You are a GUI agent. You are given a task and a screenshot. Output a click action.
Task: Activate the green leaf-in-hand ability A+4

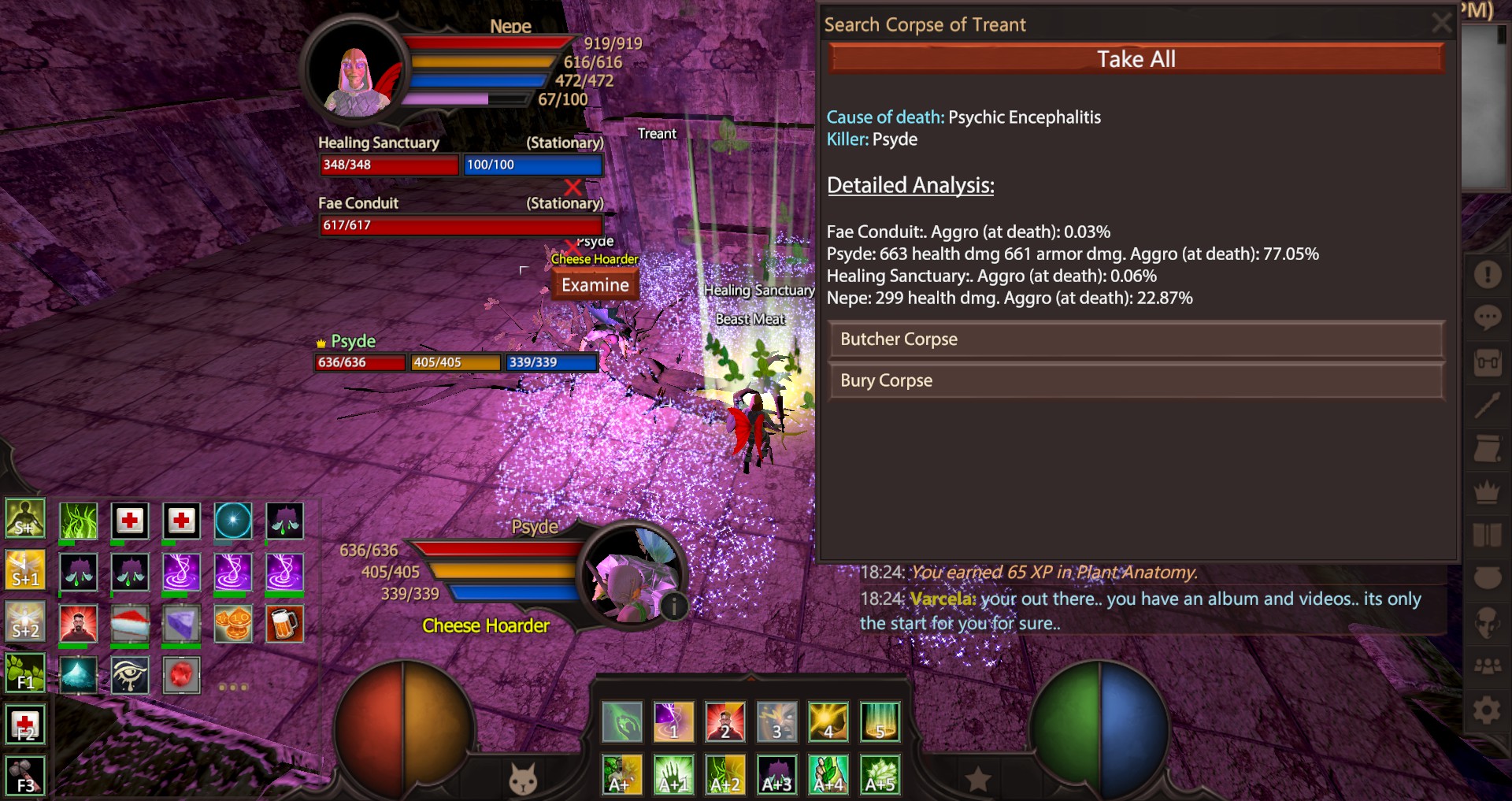(x=828, y=774)
